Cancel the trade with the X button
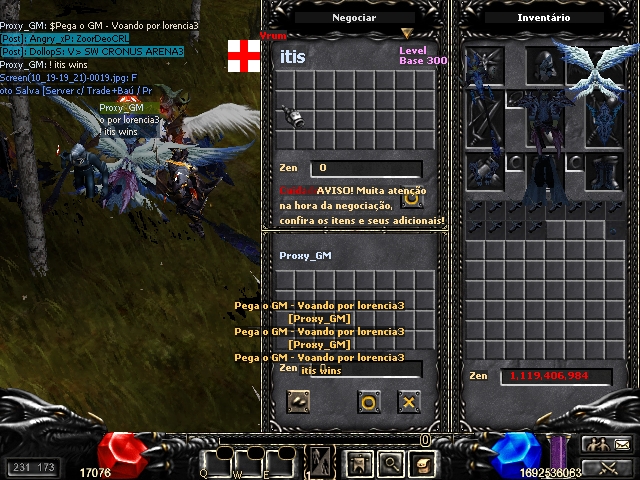 [408, 401]
